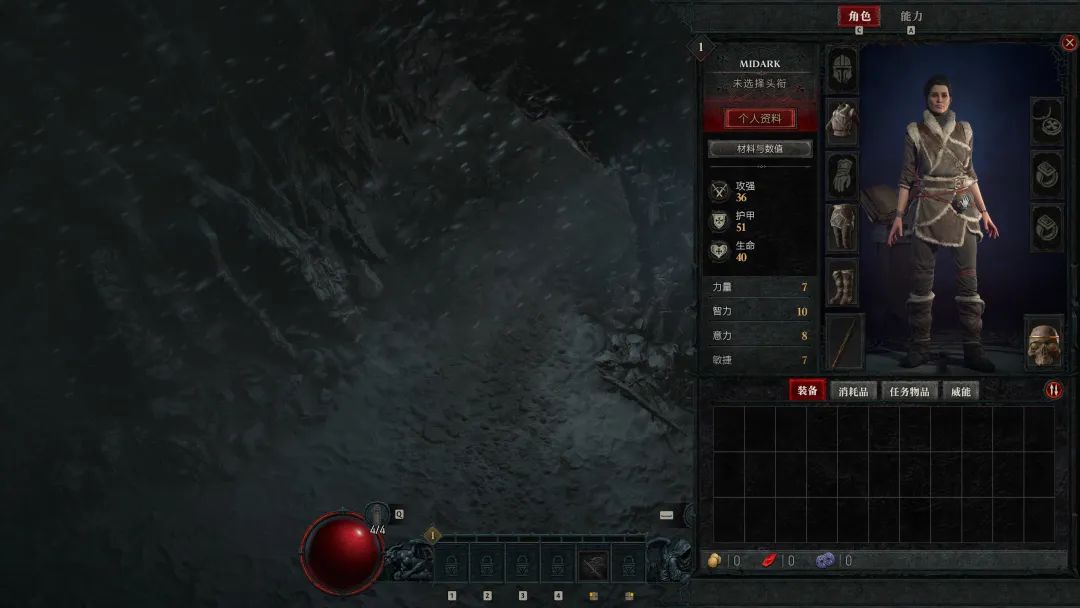Open the 个人资料 profile button
The width and height of the screenshot is (1080, 608).
click(759, 118)
